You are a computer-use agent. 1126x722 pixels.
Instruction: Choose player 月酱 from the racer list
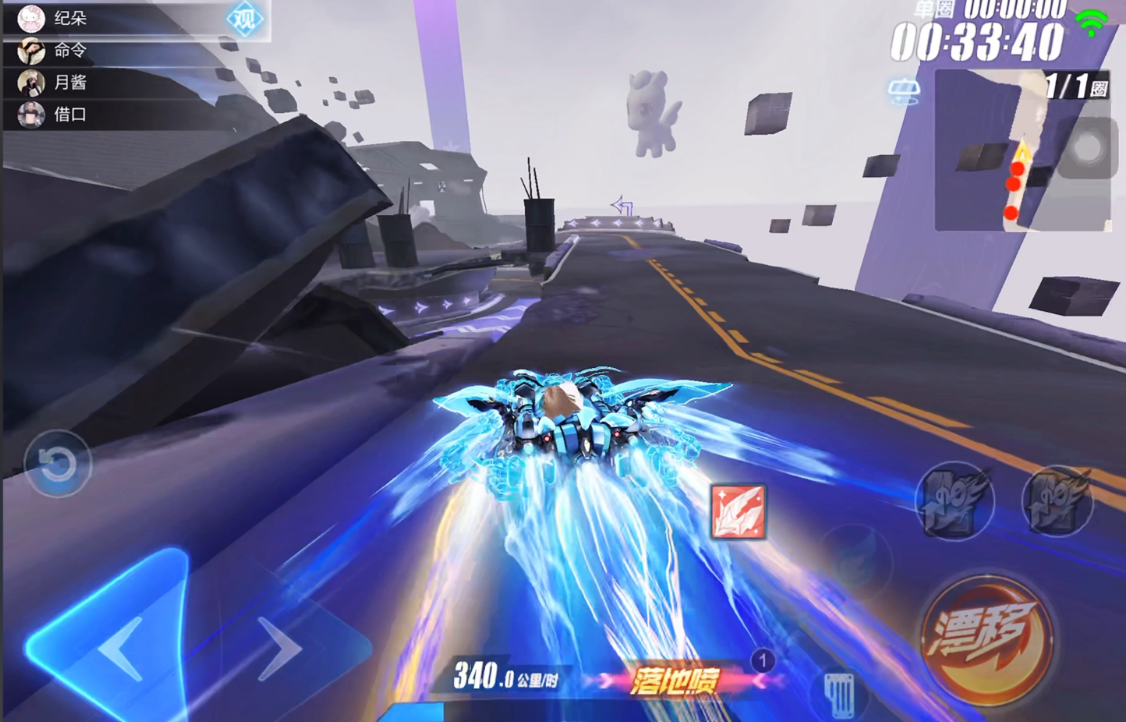70,82
